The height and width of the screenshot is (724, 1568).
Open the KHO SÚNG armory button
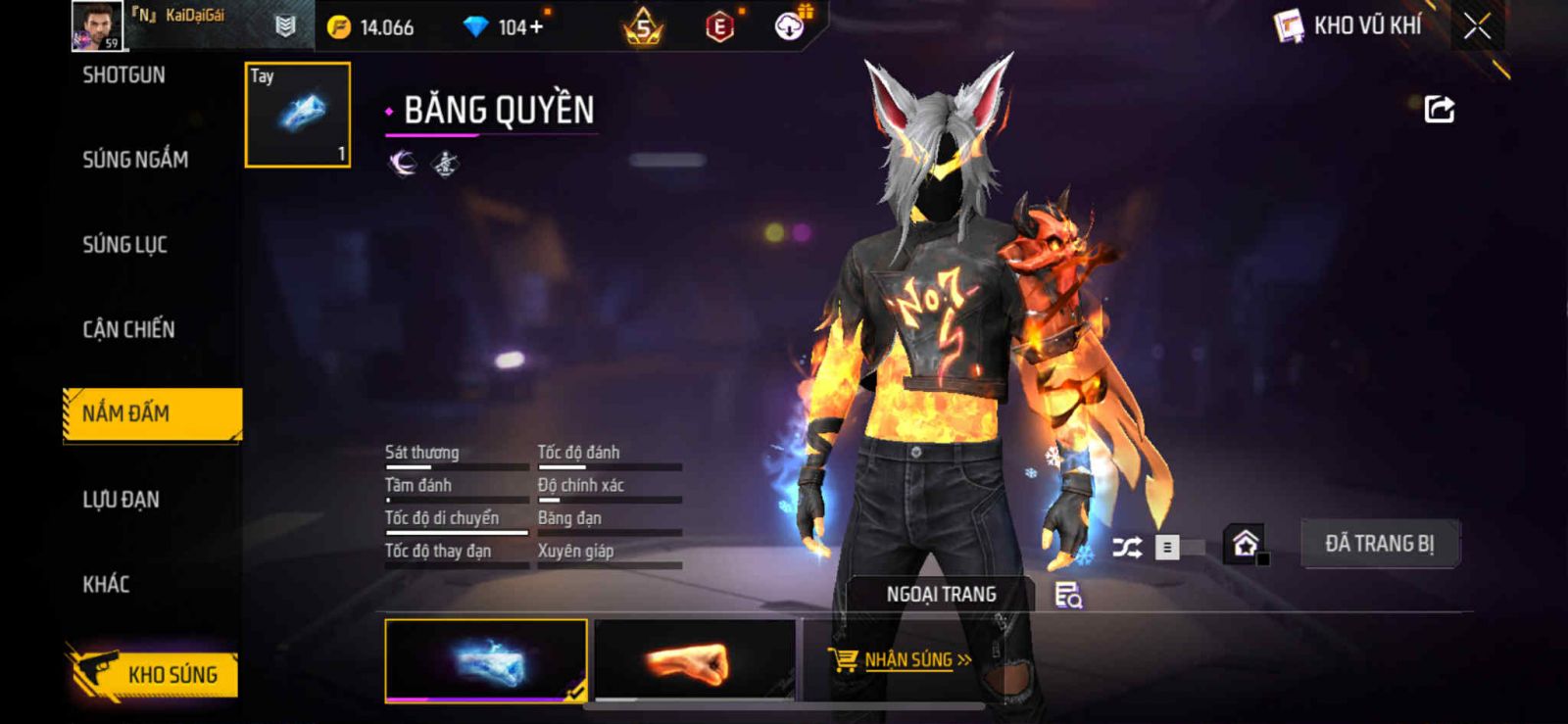click(x=154, y=674)
